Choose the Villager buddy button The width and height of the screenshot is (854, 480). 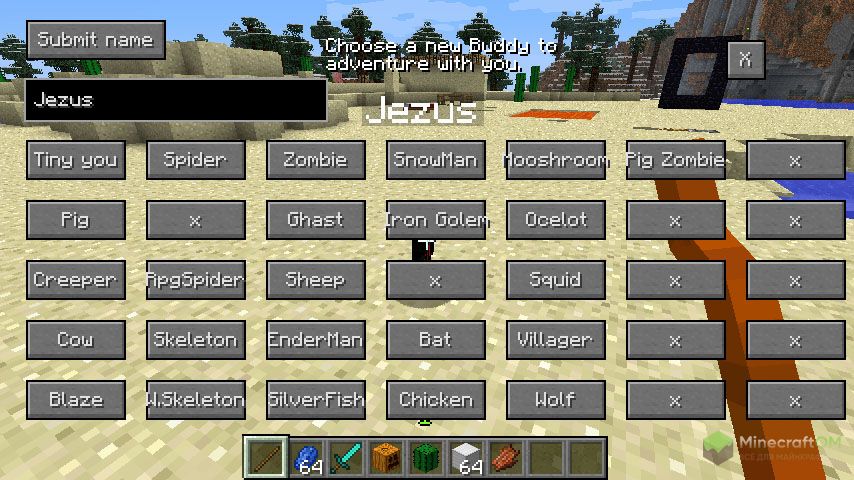[x=556, y=340]
